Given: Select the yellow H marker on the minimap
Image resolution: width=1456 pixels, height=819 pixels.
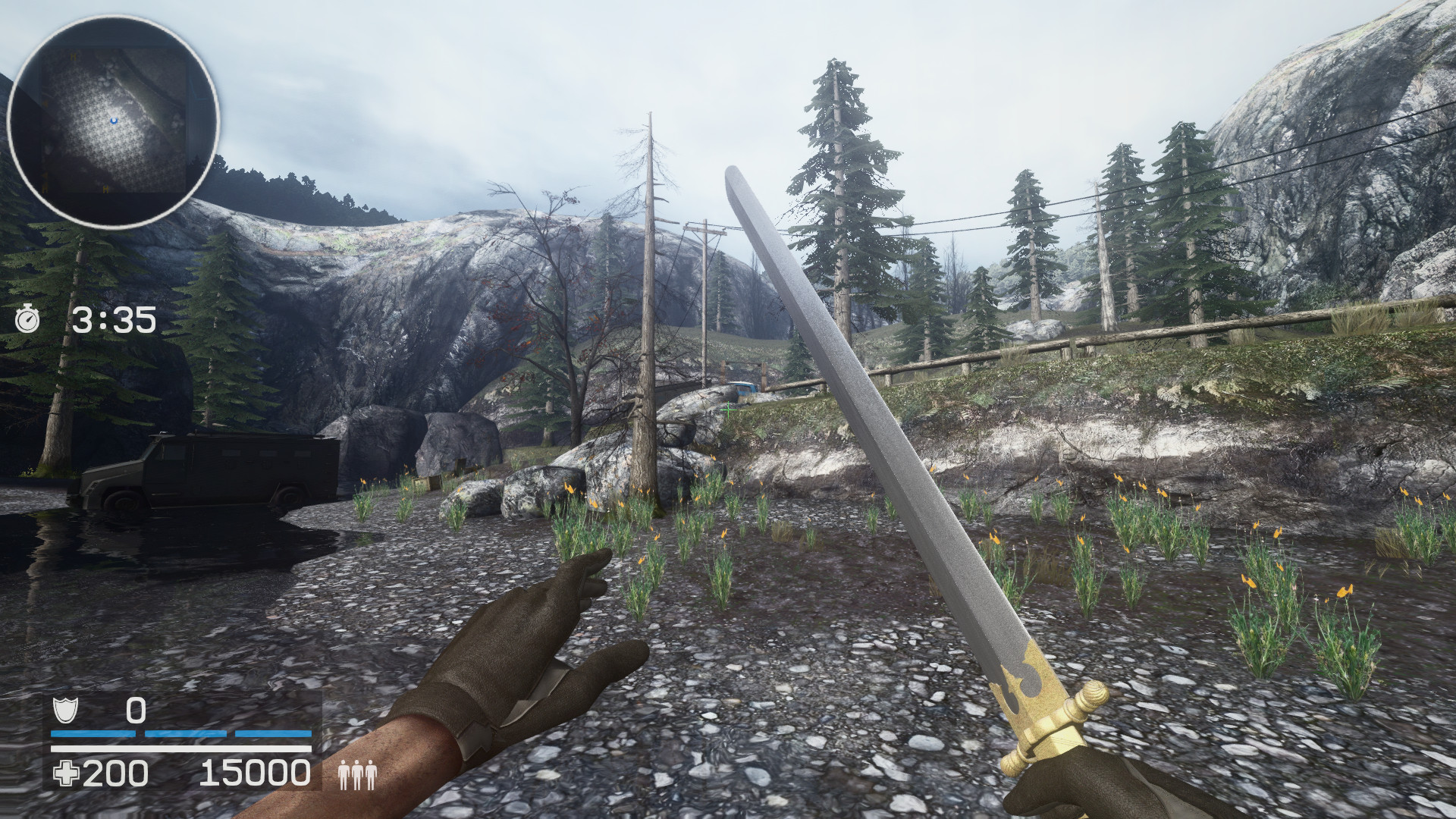Looking at the screenshot, I should [x=74, y=56].
